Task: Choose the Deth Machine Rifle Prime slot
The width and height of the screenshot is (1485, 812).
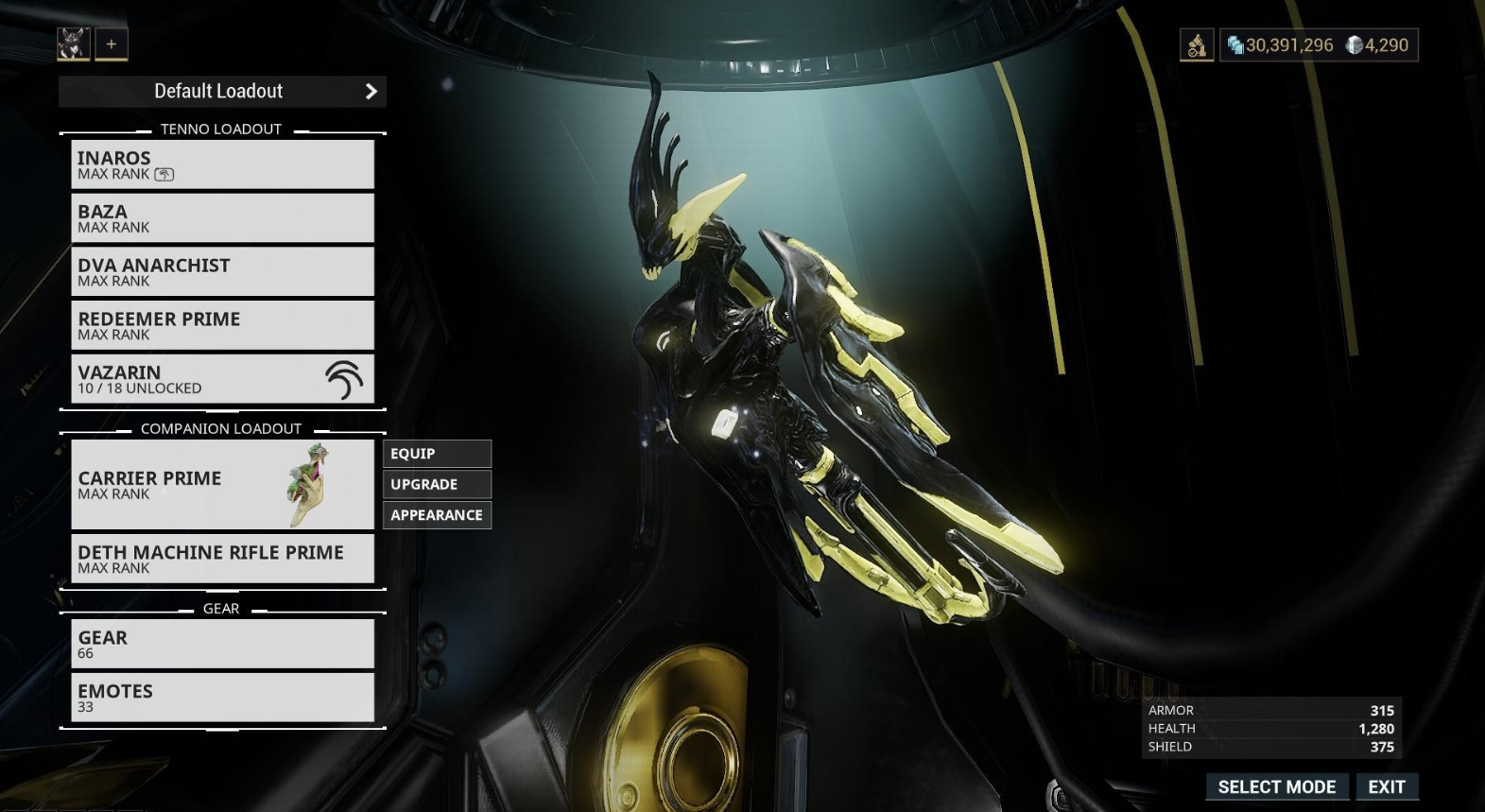Action: tap(222, 559)
